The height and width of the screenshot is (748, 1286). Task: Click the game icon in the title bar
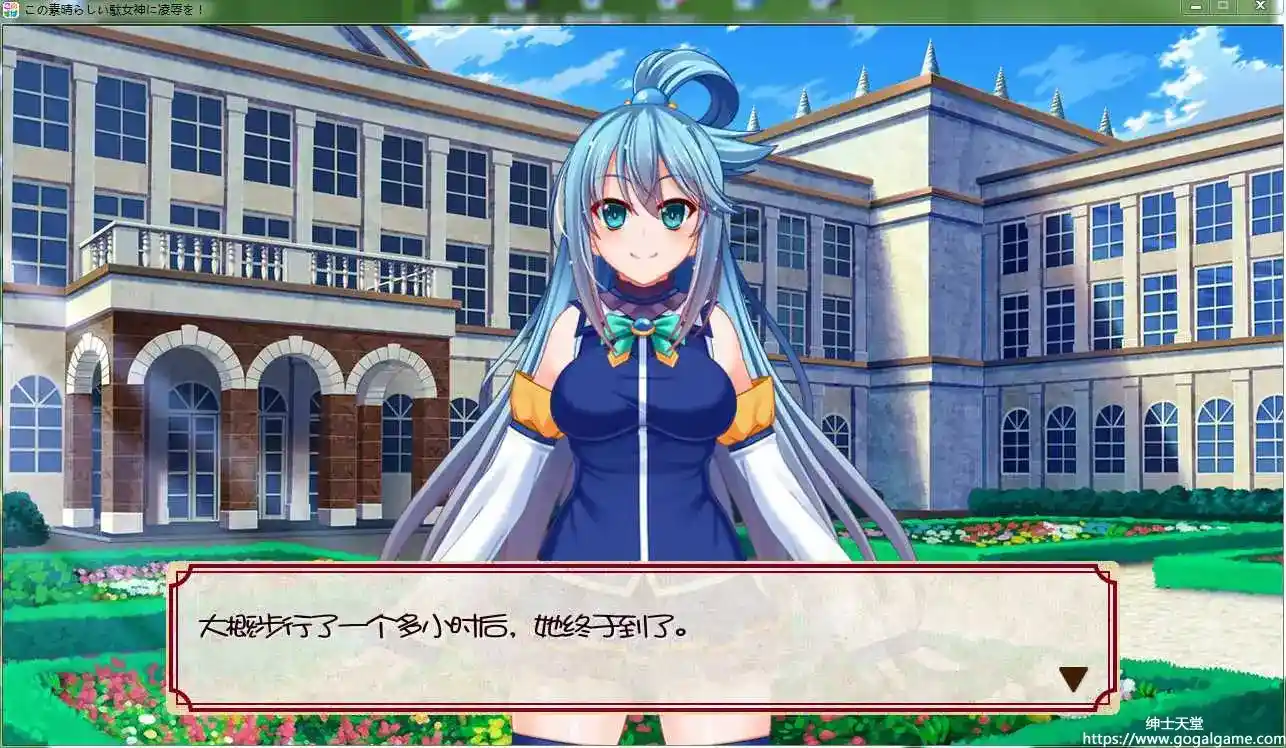(x=10, y=7)
